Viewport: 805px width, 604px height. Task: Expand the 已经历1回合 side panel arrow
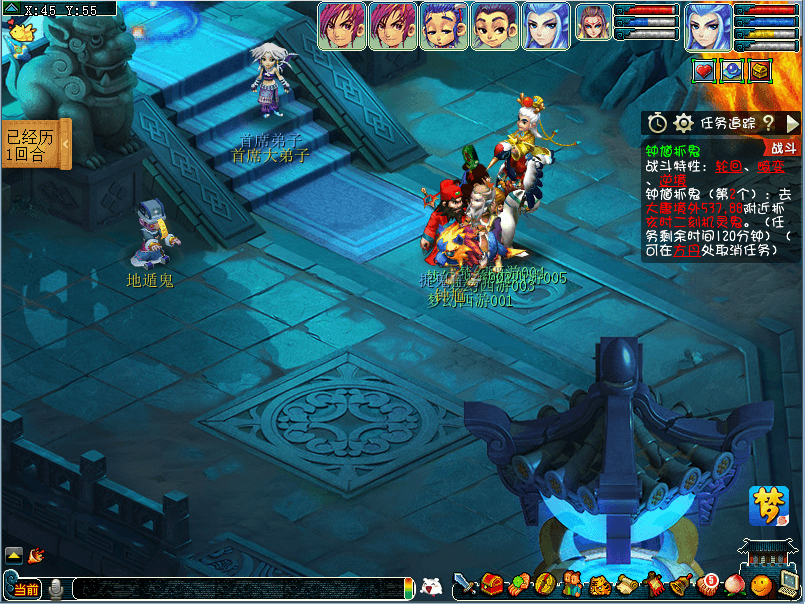(x=66, y=145)
